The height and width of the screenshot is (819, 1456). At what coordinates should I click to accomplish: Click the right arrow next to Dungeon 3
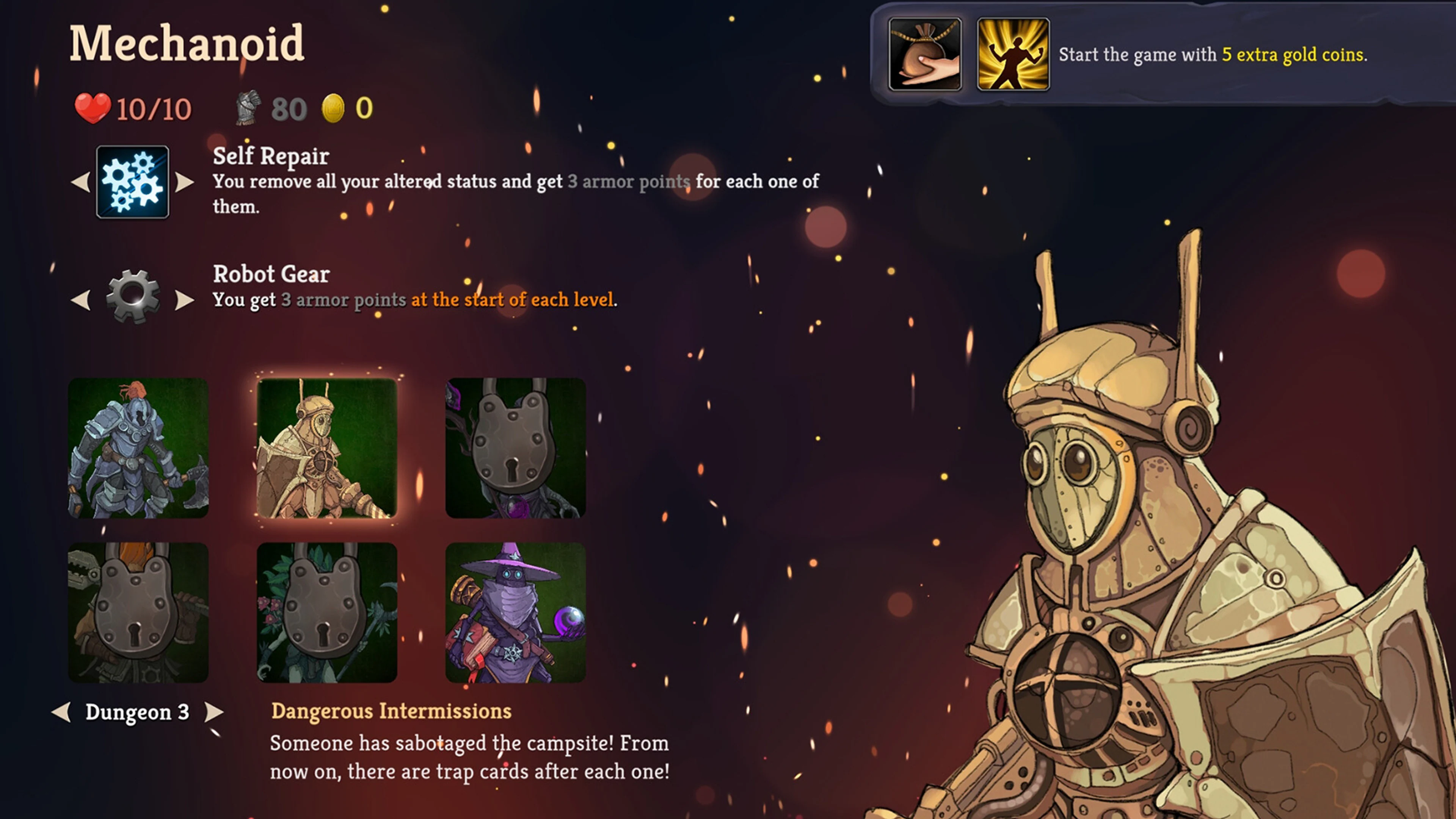[x=213, y=713]
